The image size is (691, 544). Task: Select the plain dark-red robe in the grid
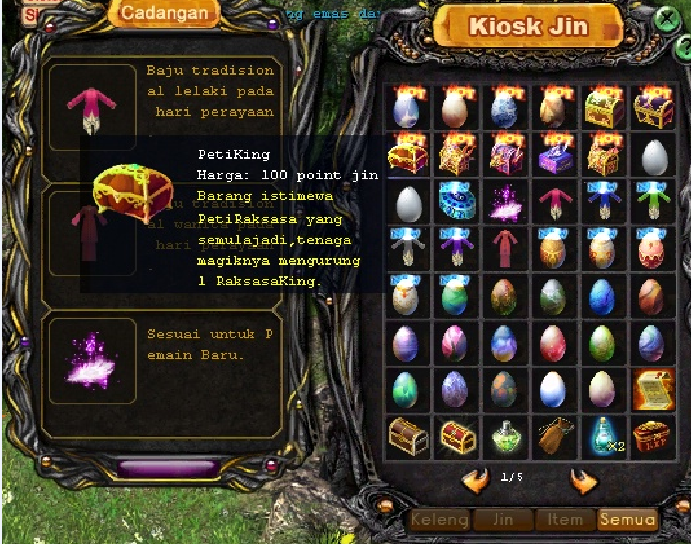tap(505, 249)
